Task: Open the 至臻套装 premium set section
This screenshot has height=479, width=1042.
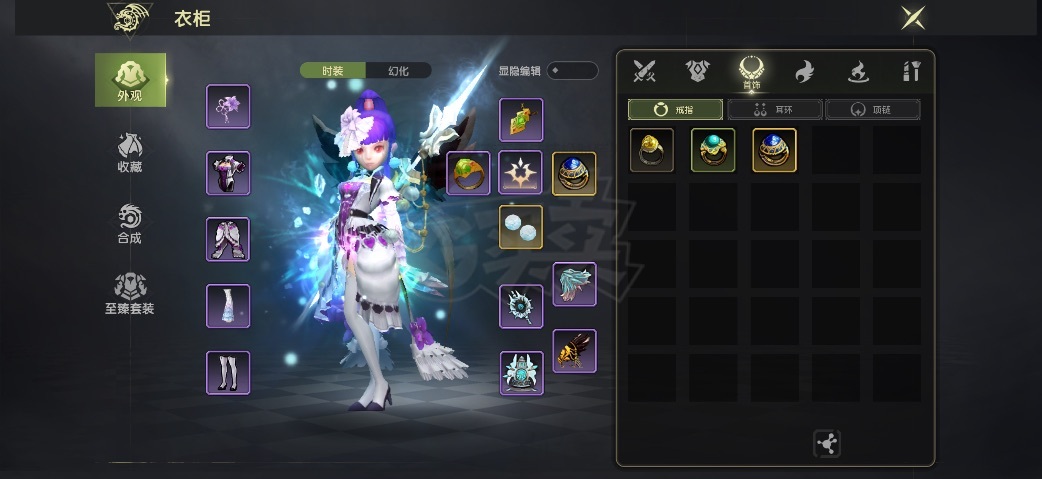Action: [130, 295]
